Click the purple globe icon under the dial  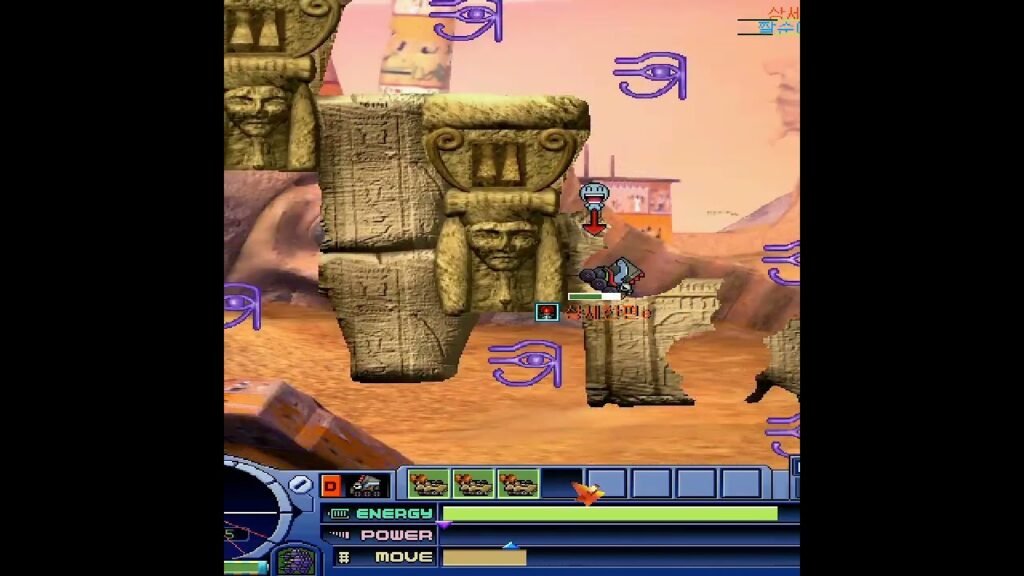[x=295, y=560]
